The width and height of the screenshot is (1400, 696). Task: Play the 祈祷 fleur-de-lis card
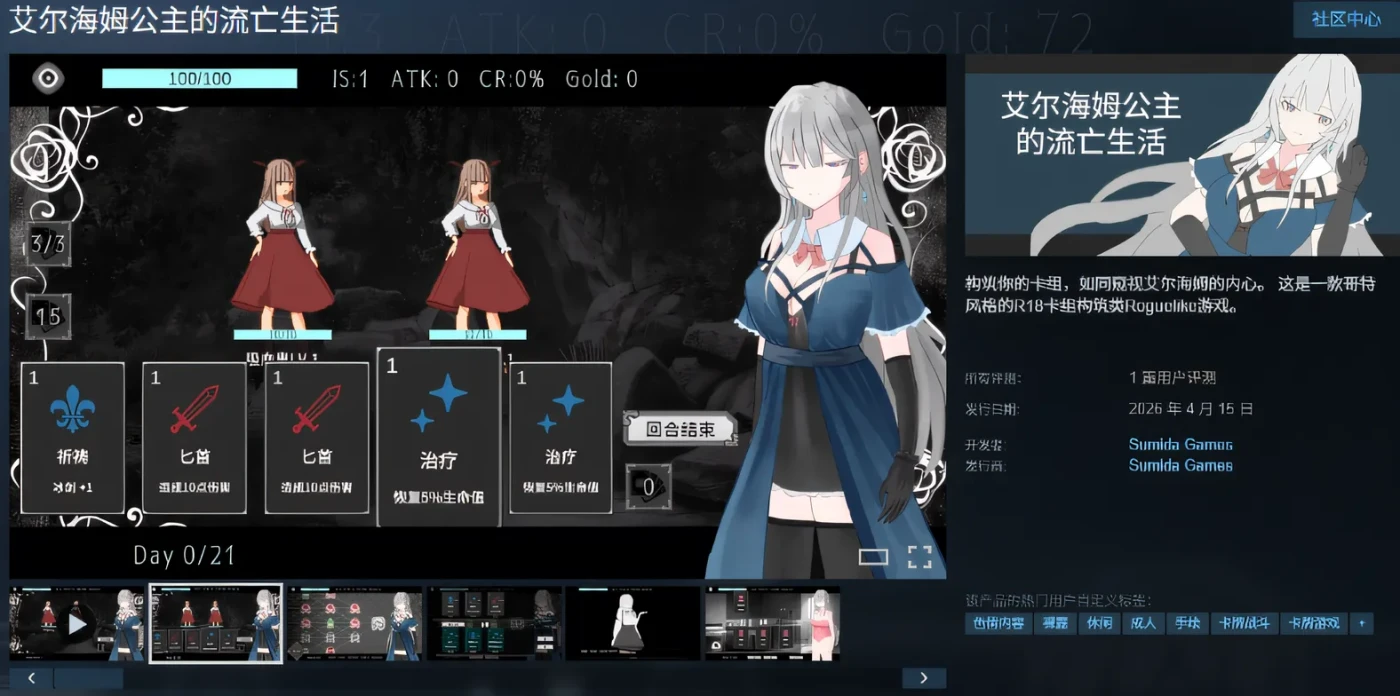pos(73,438)
